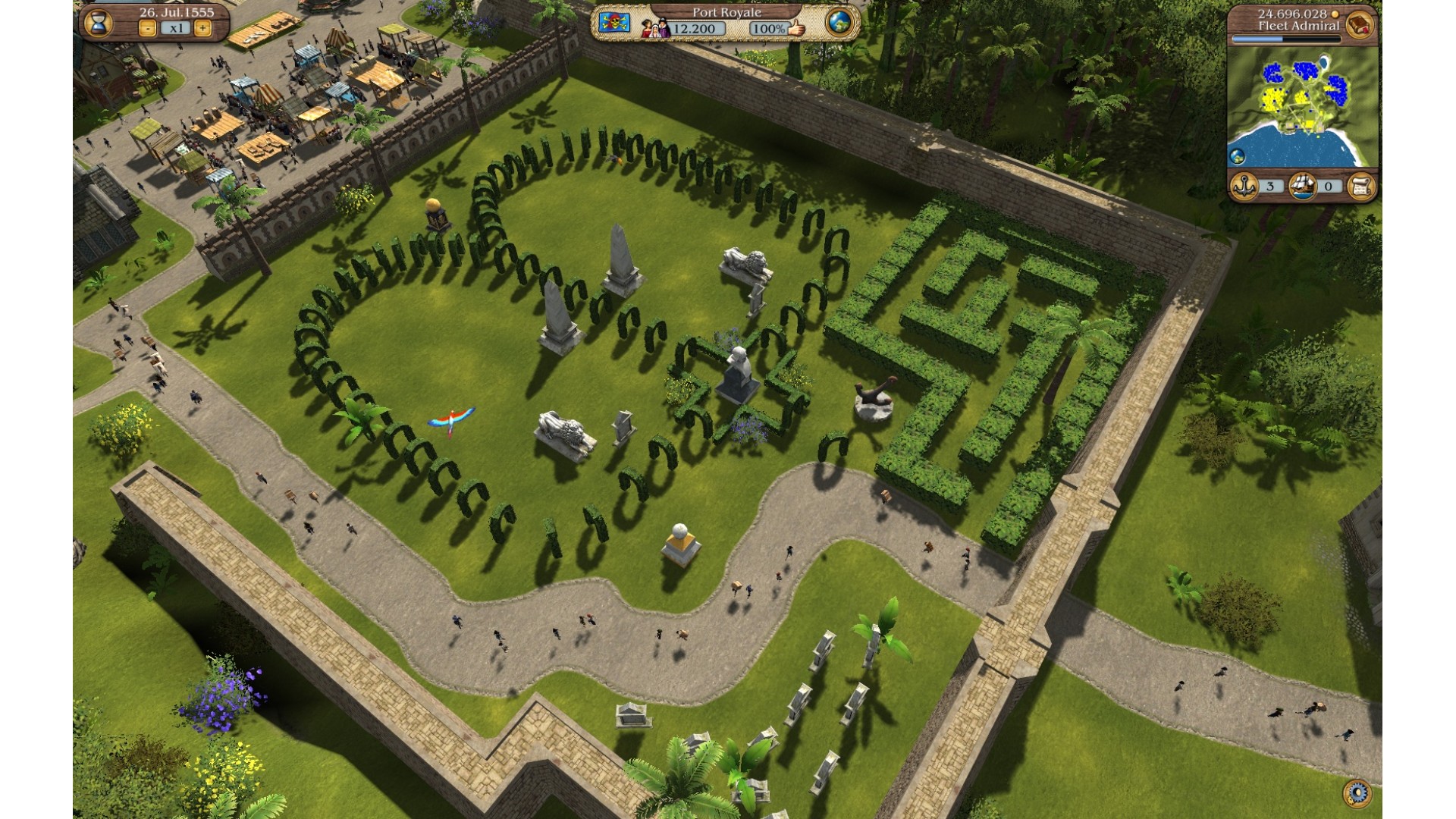
Task: Click the thumbs-up satisfaction icon
Action: coord(795,29)
